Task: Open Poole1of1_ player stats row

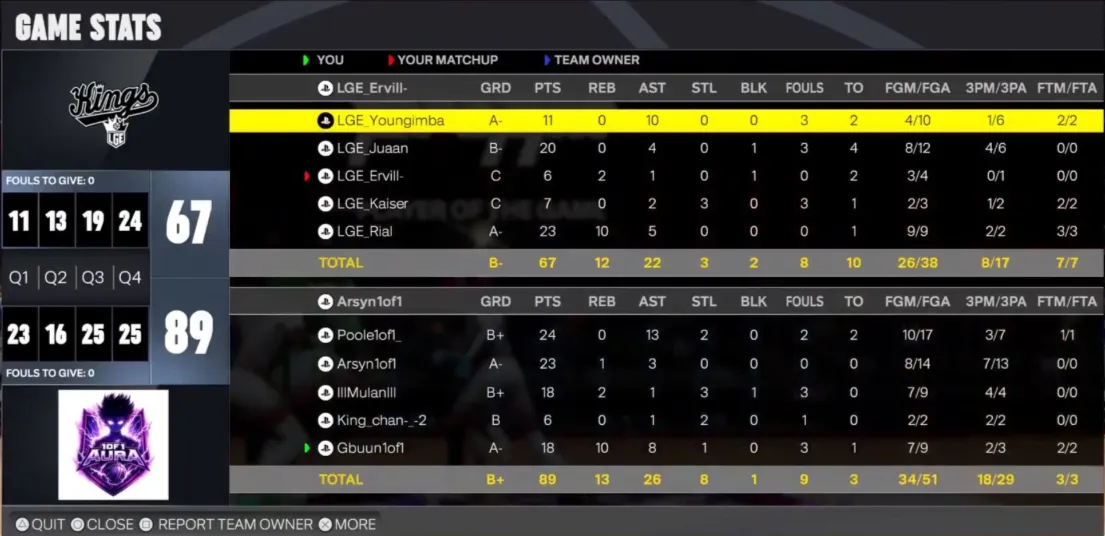Action: point(368,336)
